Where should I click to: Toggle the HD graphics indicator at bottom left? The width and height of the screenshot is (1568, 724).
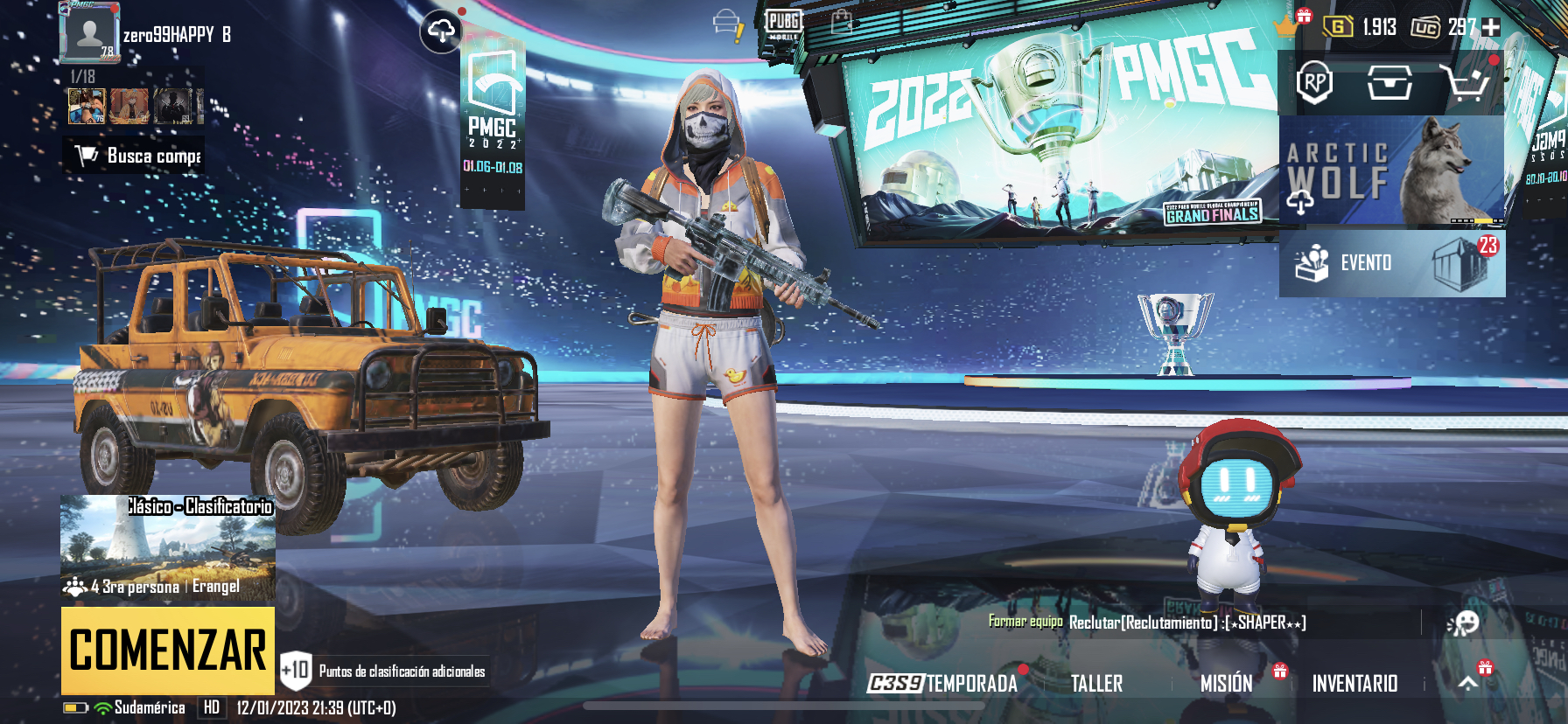210,709
